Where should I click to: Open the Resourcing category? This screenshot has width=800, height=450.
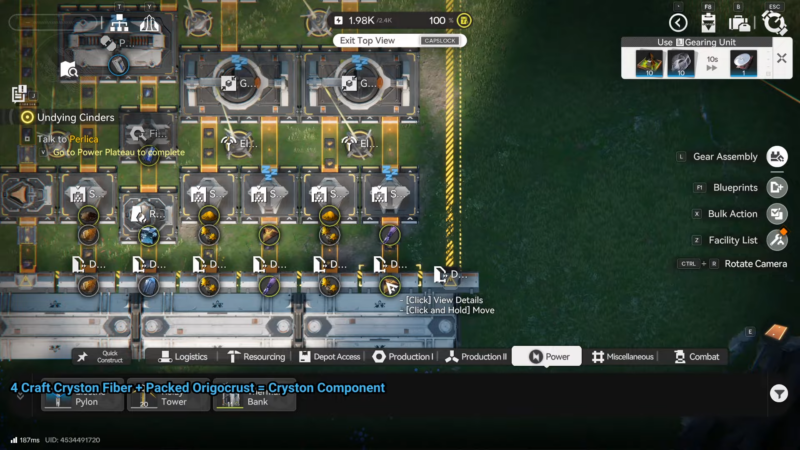(256, 356)
